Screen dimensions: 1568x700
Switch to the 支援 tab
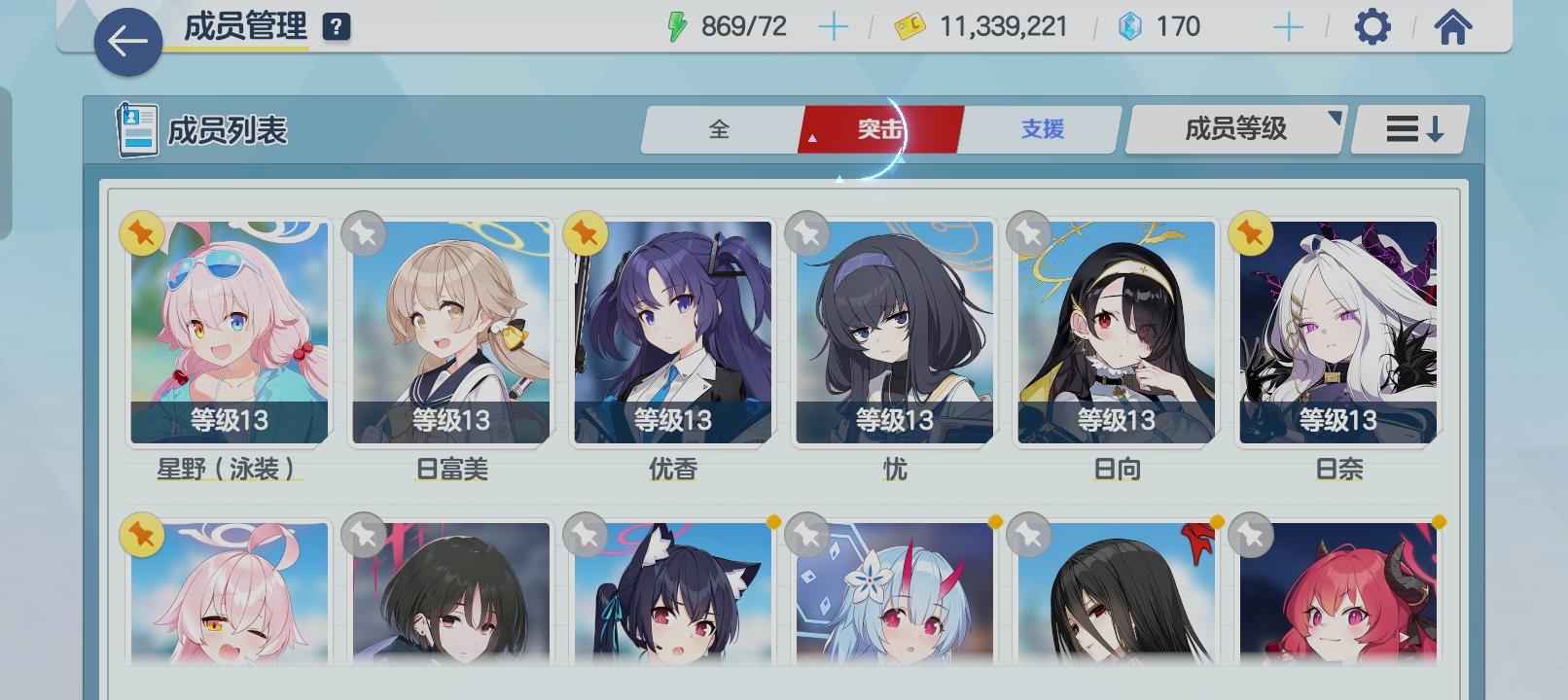[x=1041, y=128]
